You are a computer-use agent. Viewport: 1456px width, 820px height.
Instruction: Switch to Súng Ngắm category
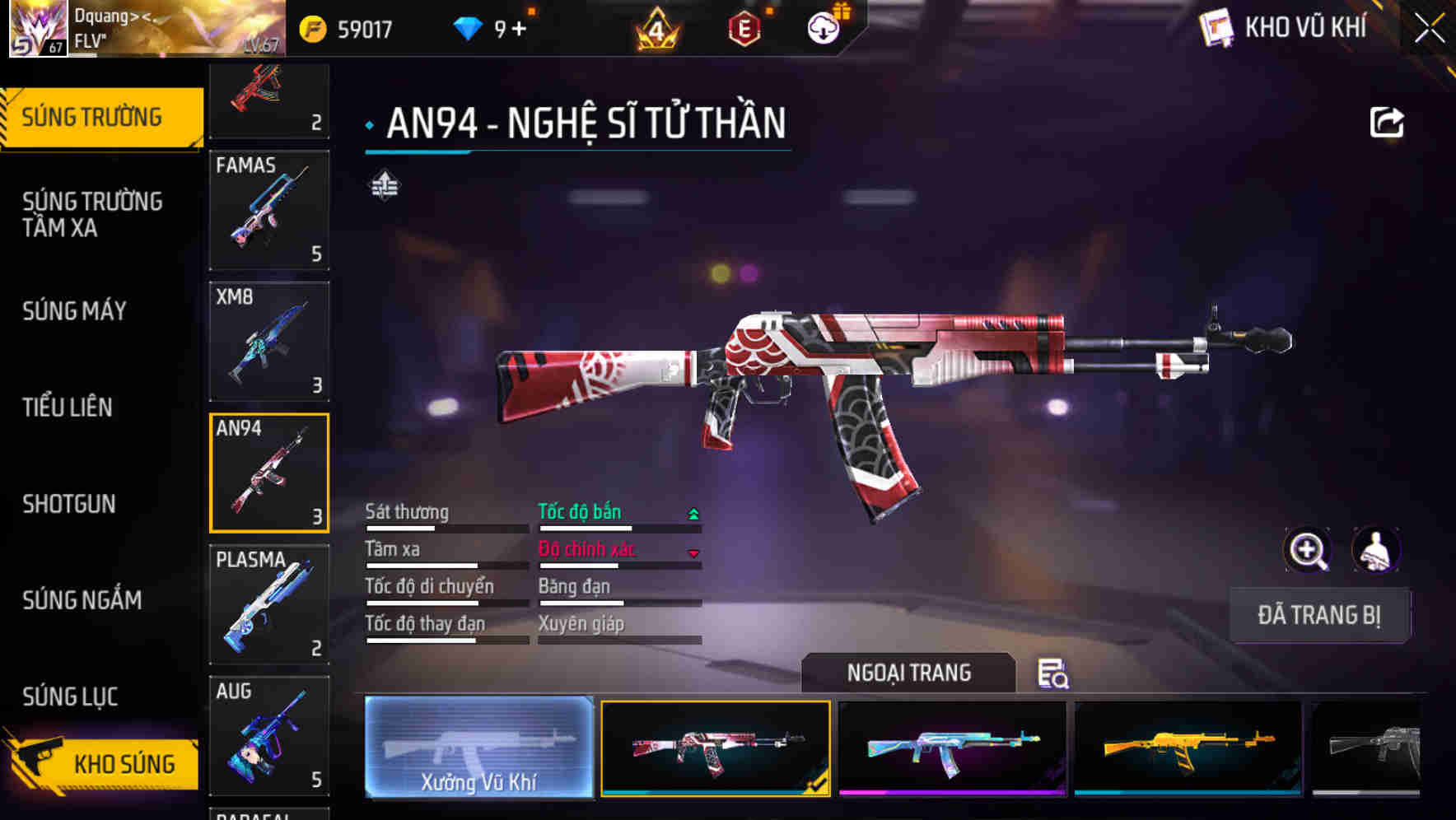tap(82, 600)
